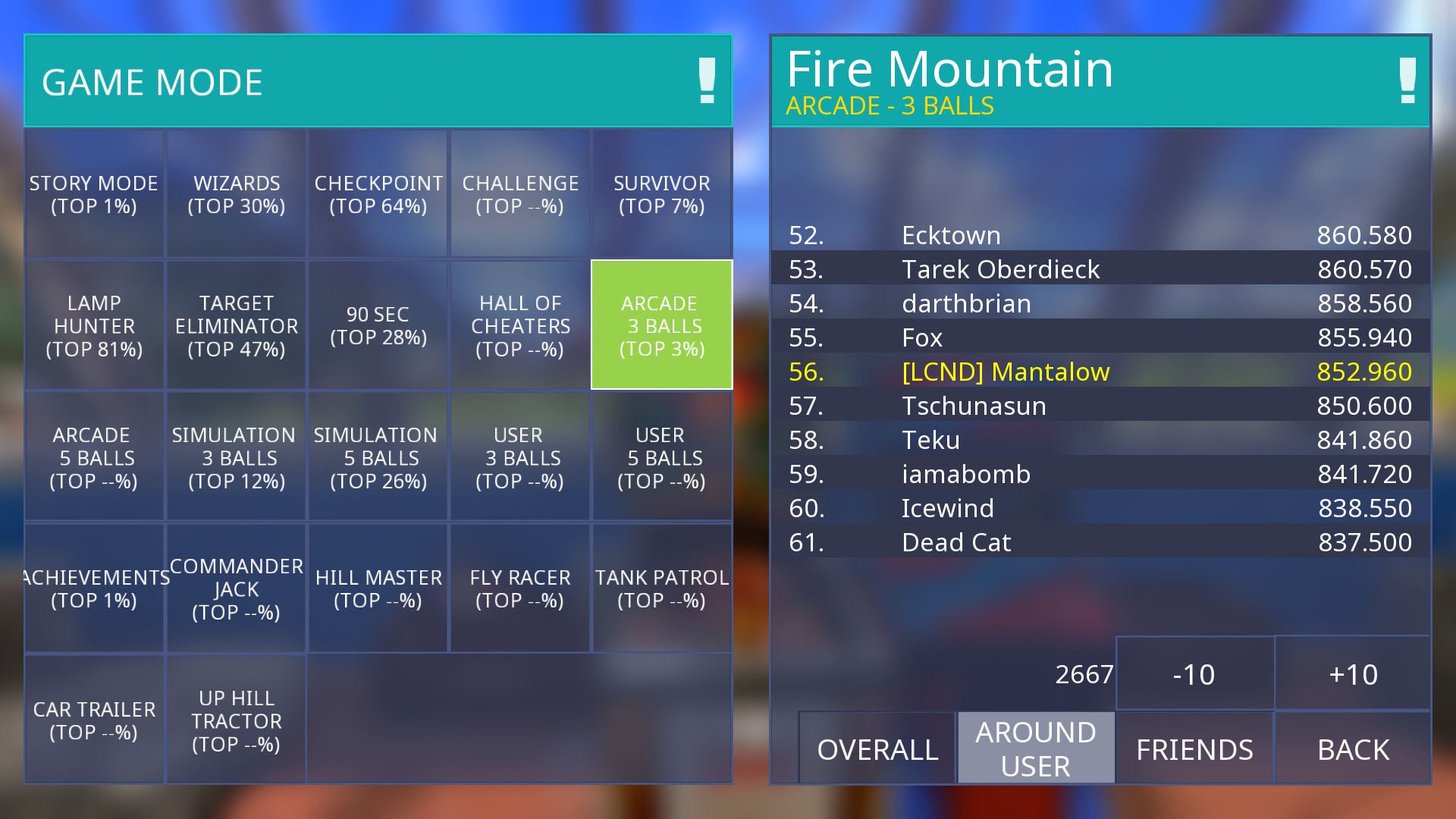This screenshot has width=1456, height=819.
Task: Select the 90 Sec mode tile
Action: (x=378, y=326)
